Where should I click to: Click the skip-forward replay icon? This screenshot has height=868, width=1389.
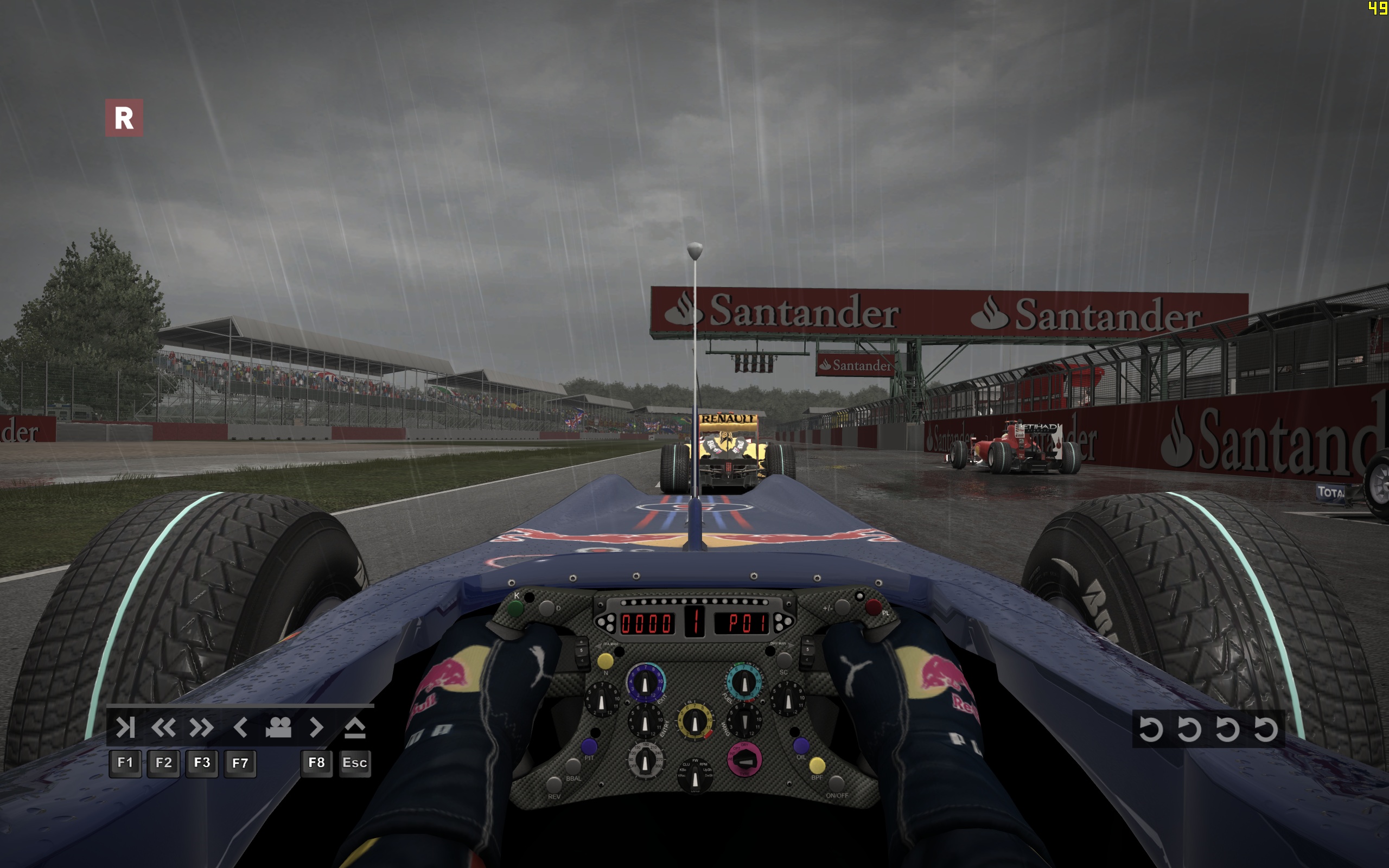point(125,727)
